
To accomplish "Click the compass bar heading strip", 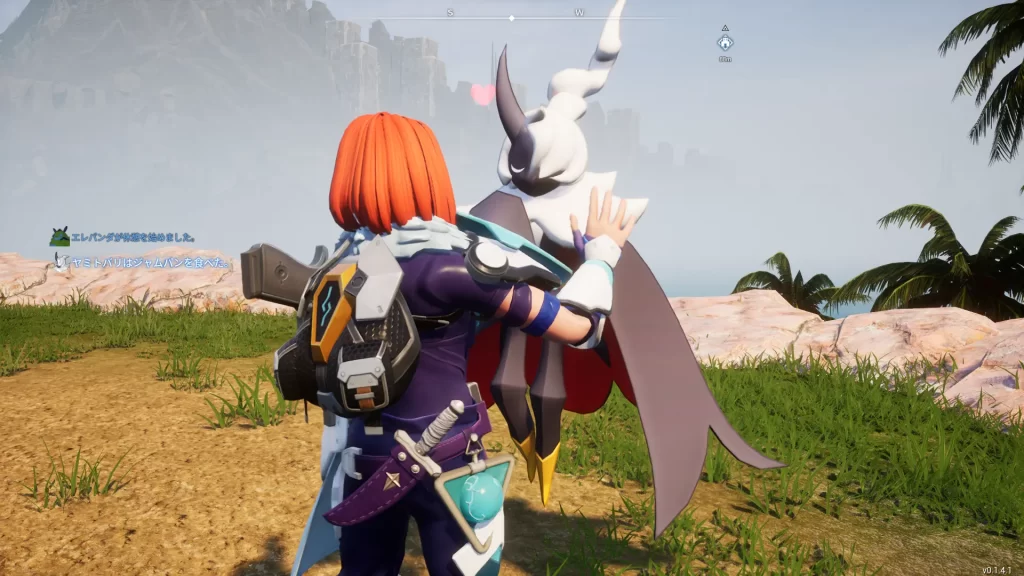I will (512, 16).
